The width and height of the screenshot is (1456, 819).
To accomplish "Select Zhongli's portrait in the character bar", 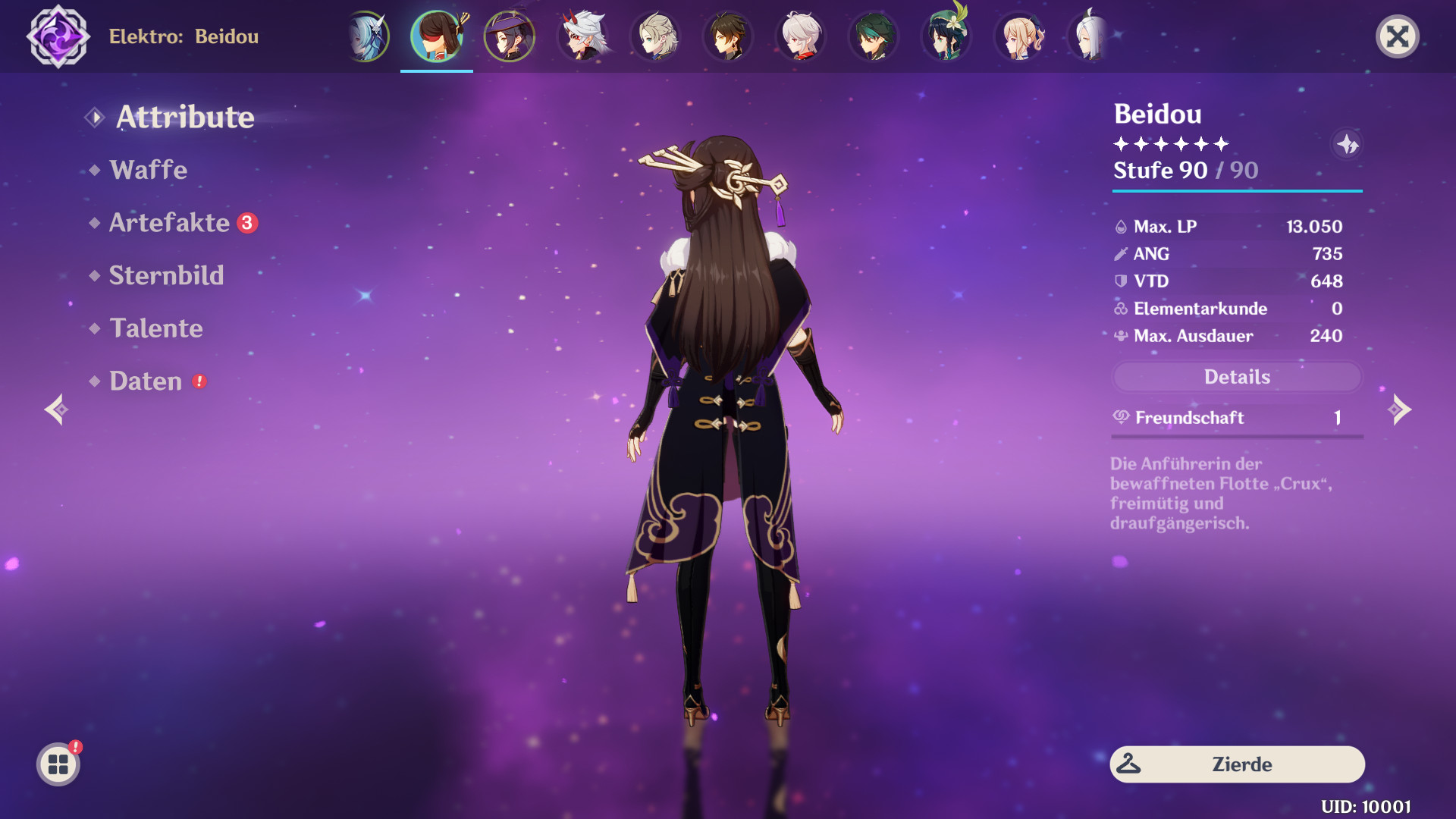I will [728, 36].
